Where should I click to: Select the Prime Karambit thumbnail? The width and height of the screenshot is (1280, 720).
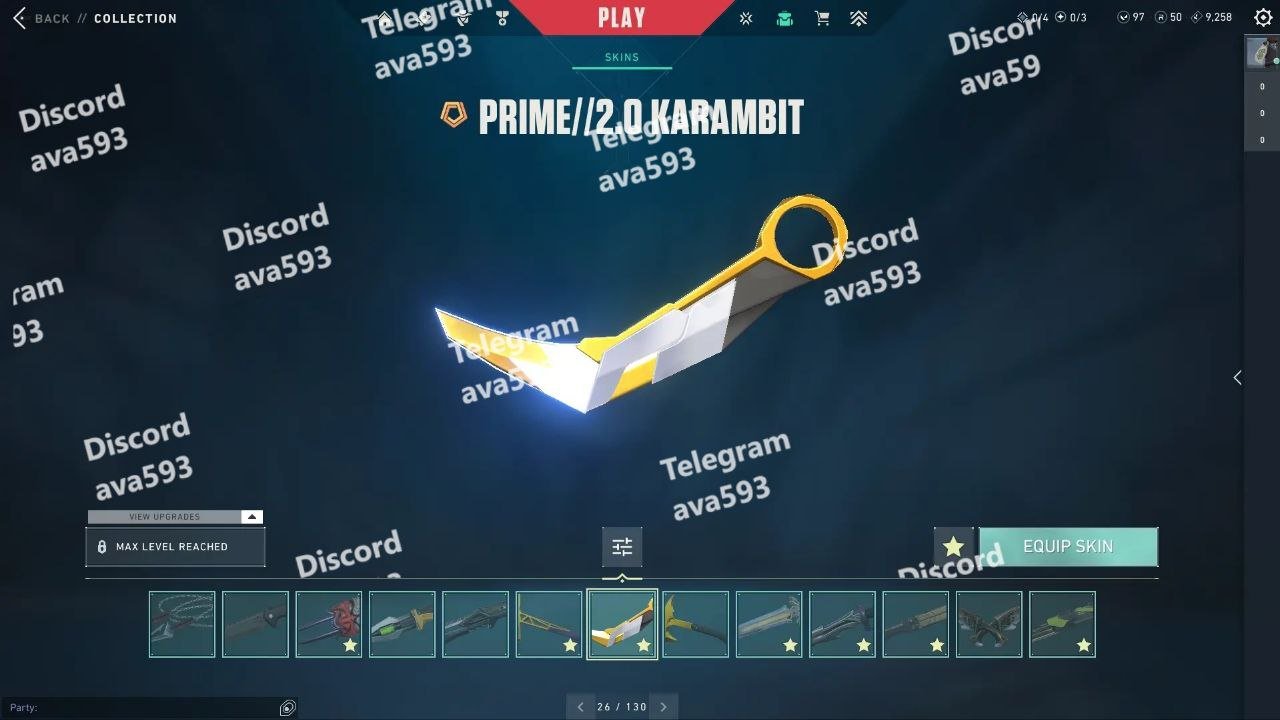point(622,624)
